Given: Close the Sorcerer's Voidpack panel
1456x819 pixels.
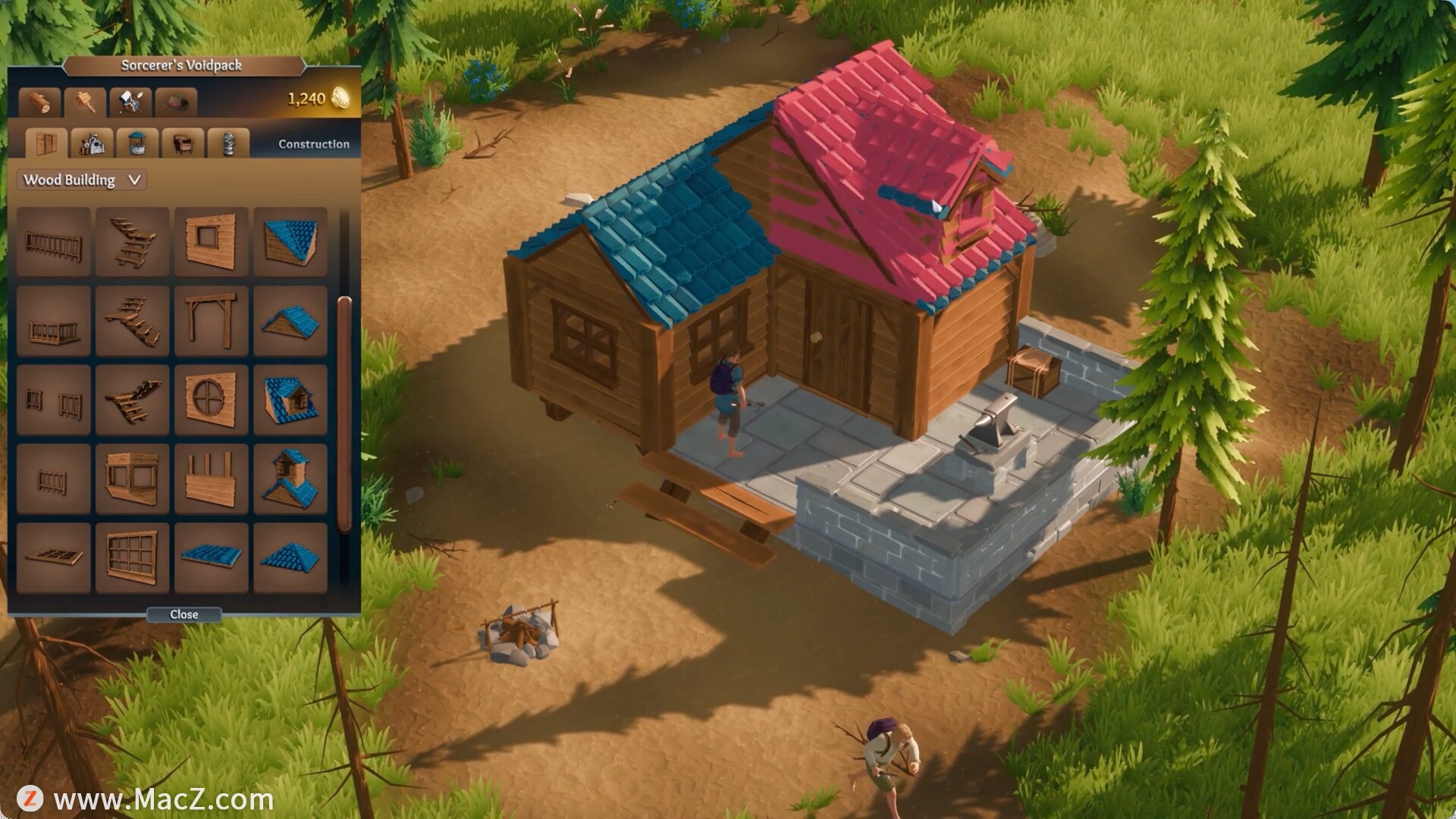Looking at the screenshot, I should pos(184,614).
